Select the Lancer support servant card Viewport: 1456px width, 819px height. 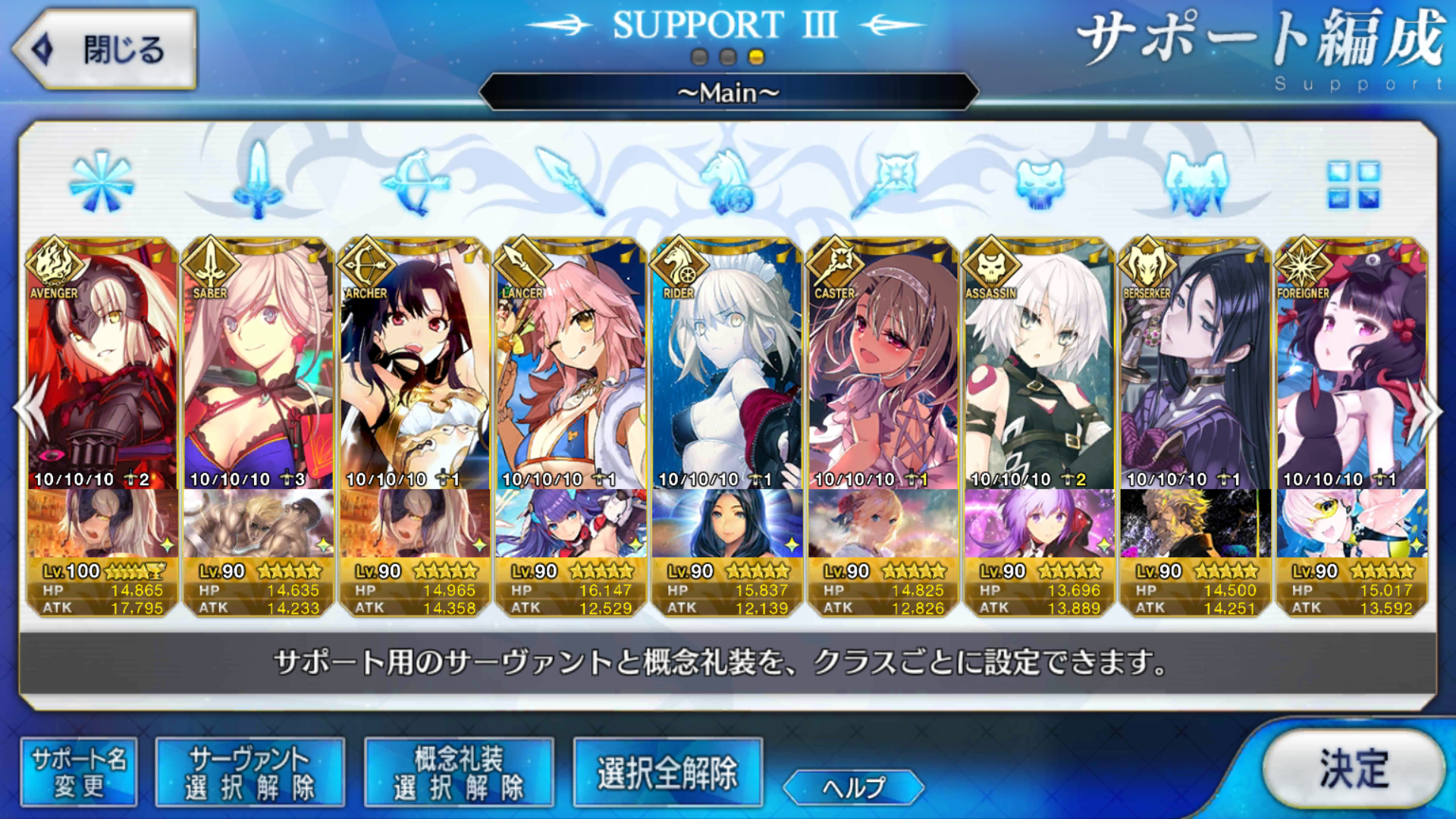click(x=571, y=364)
